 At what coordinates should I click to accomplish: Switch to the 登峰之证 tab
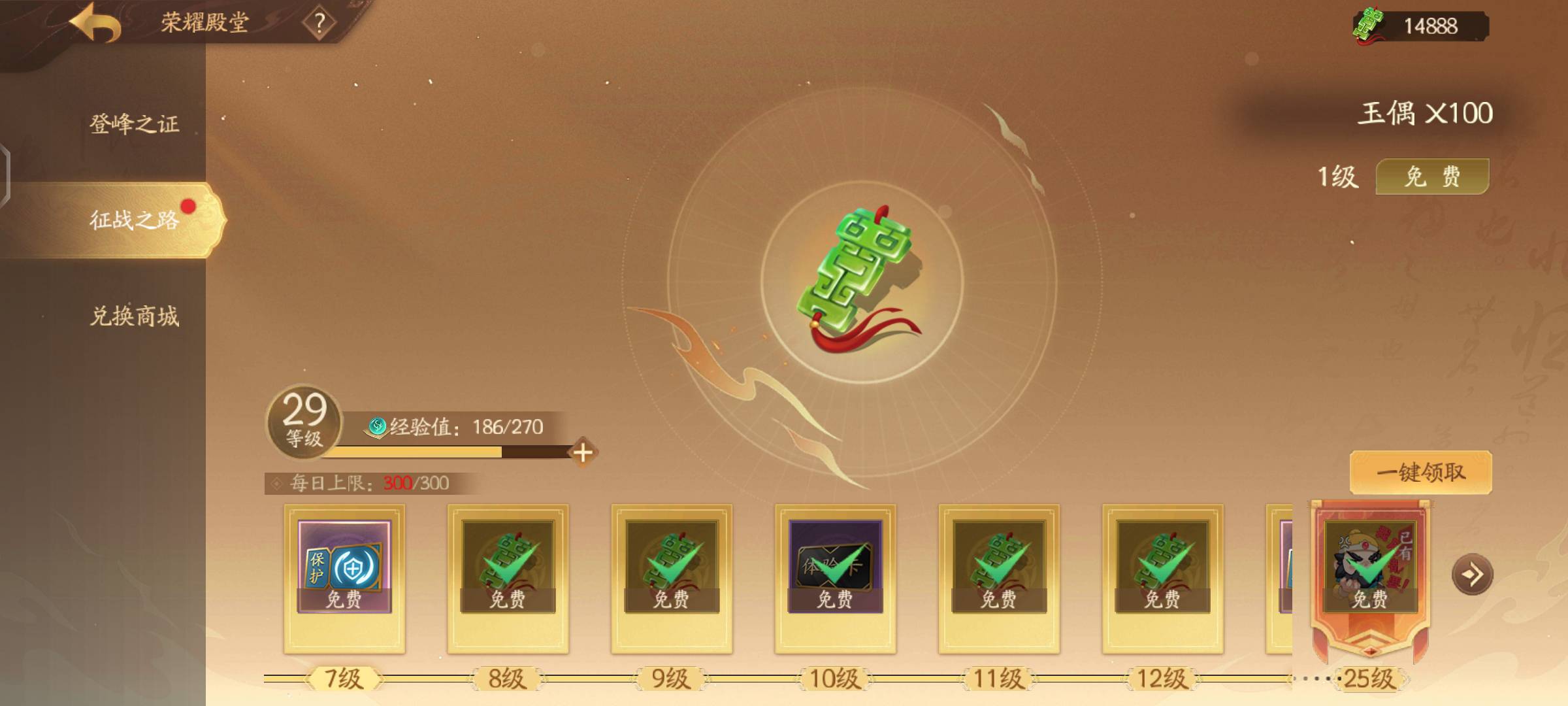click(x=134, y=124)
